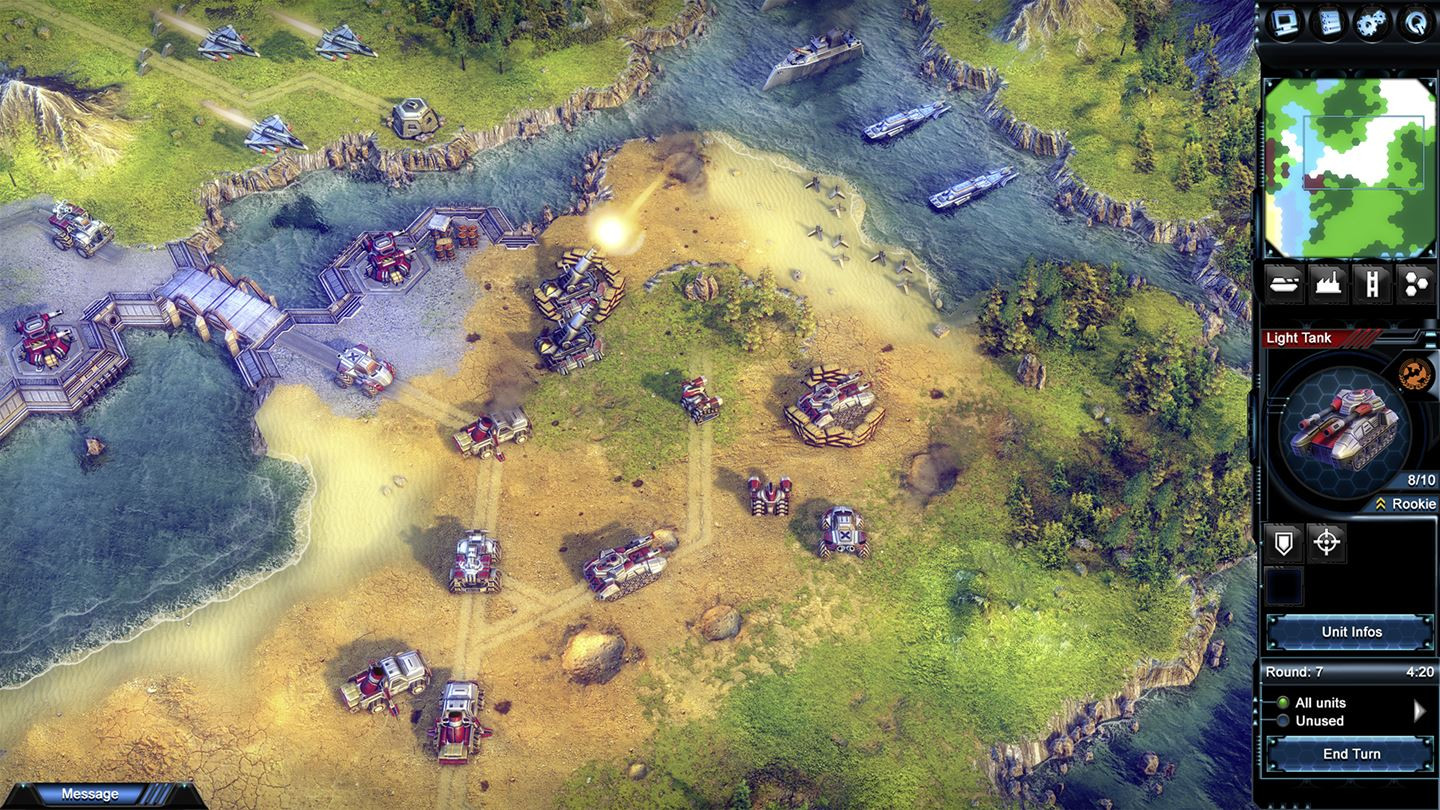
Task: Select the tank units filter icon
Action: tap(1283, 285)
